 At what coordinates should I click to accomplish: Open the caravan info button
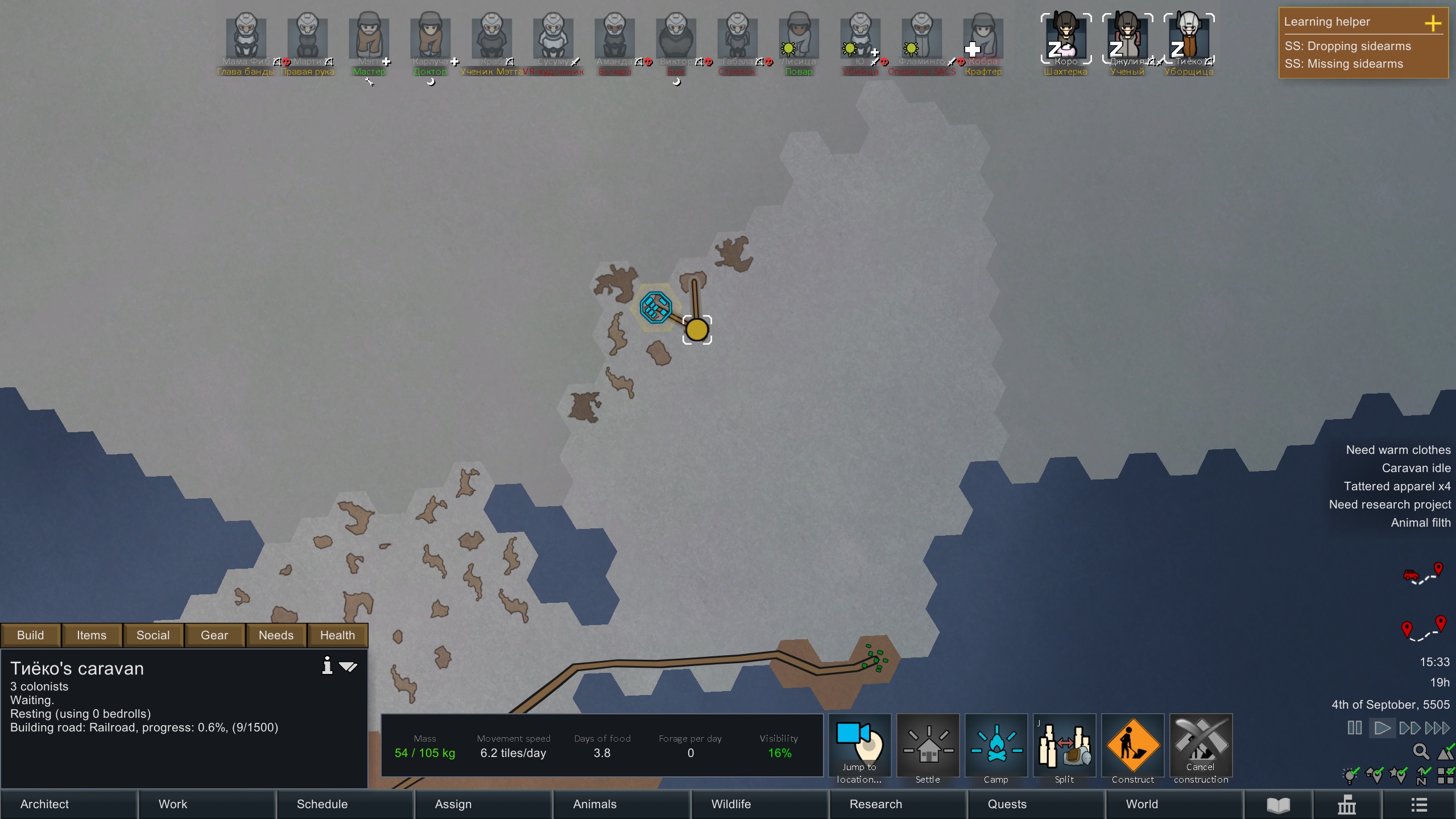(x=327, y=665)
